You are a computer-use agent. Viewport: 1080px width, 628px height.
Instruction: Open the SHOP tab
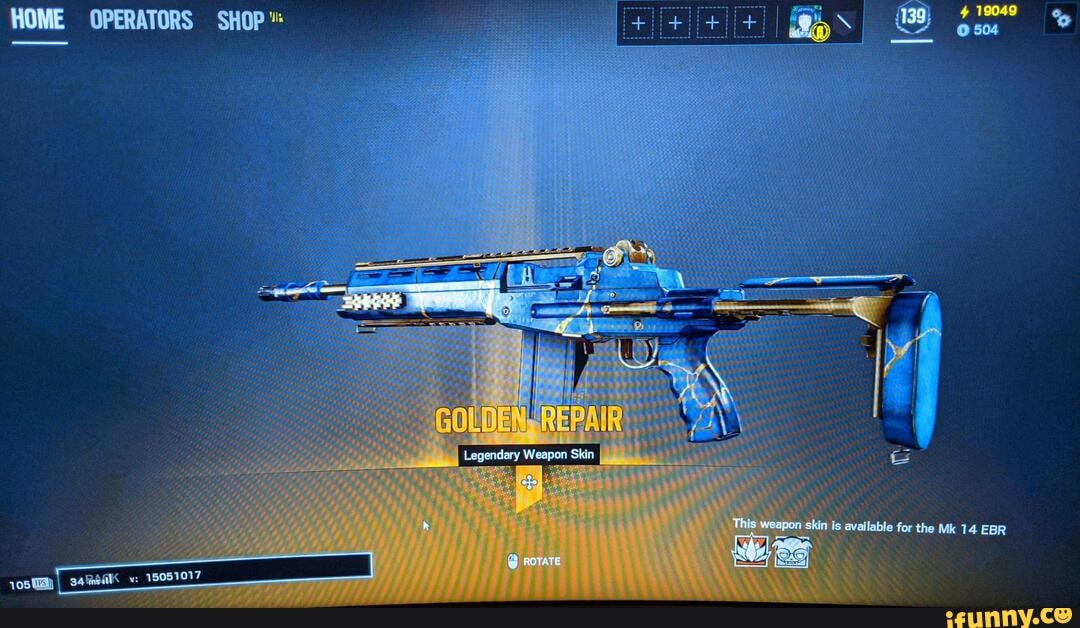click(241, 21)
